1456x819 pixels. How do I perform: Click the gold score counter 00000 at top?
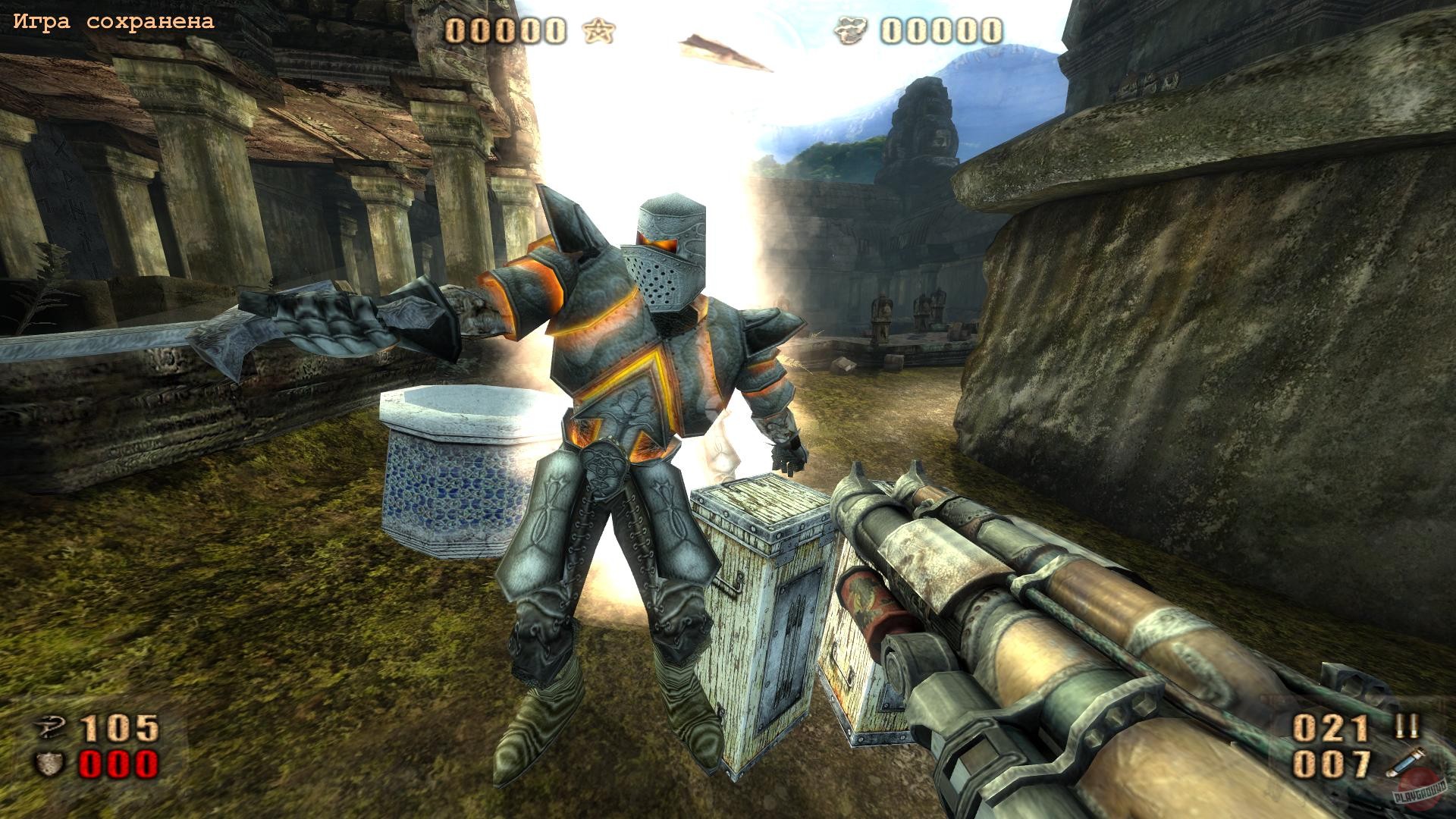[x=504, y=30]
